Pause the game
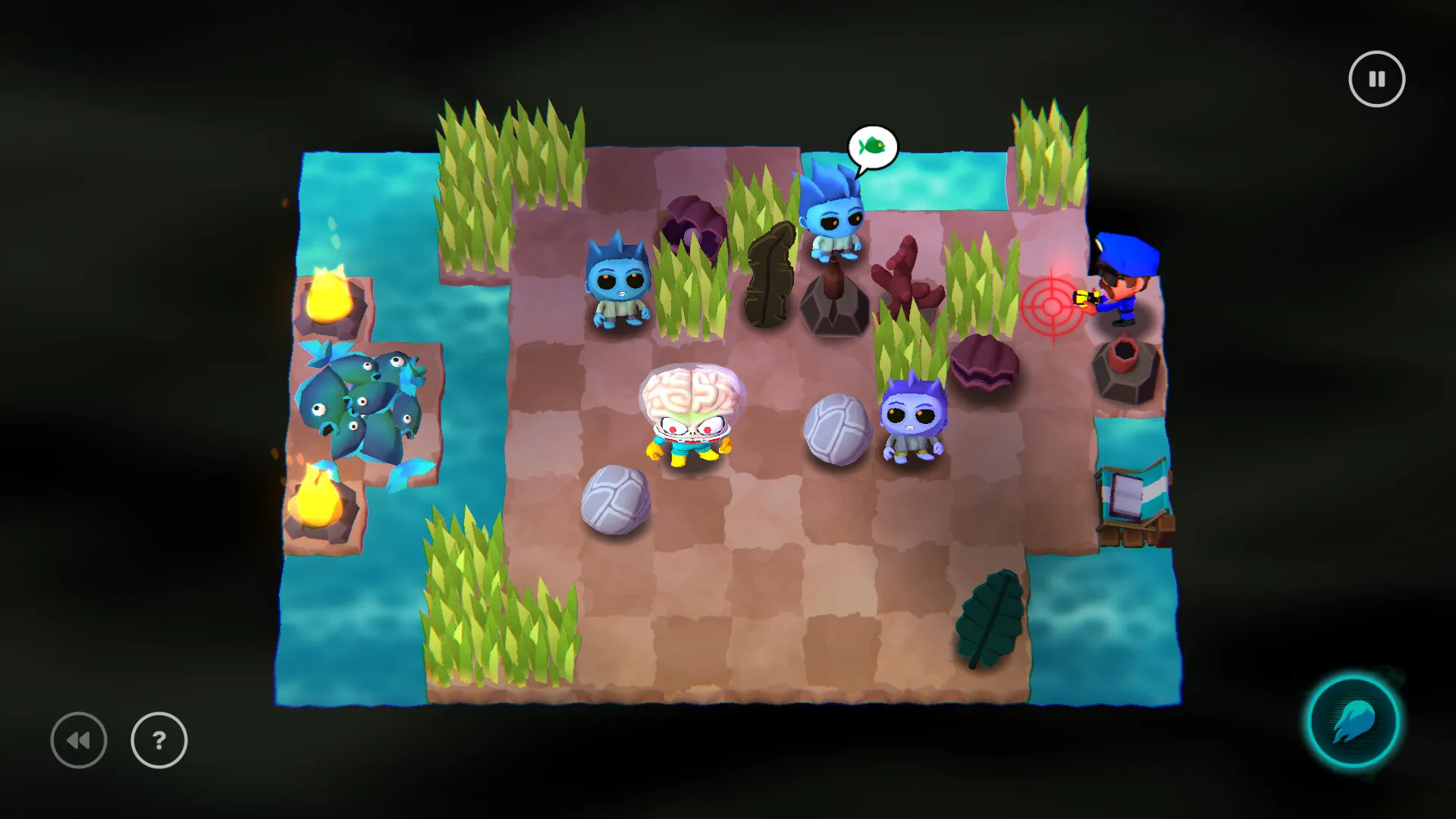The image size is (1456, 819). 1376,78
